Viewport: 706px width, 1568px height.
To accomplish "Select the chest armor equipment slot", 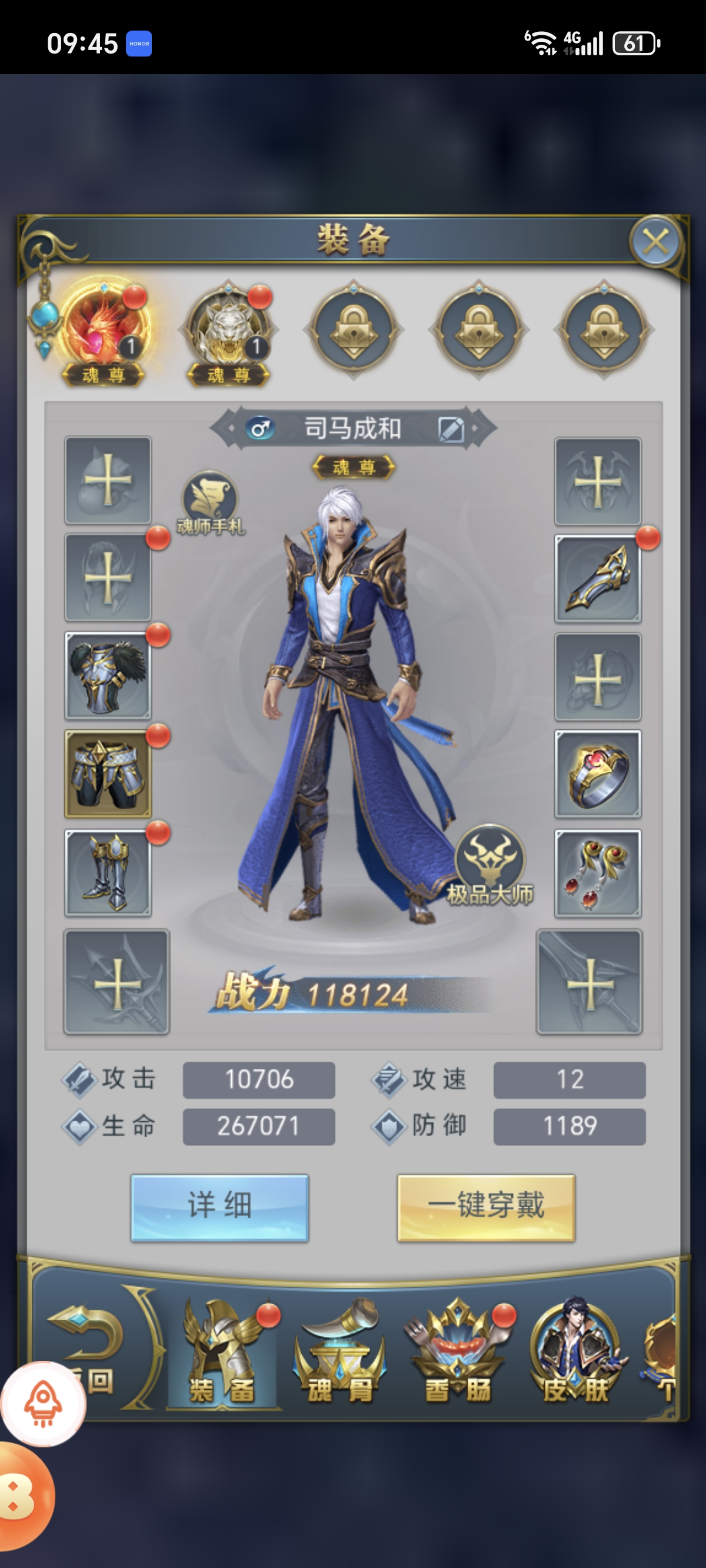I will coord(108,676).
